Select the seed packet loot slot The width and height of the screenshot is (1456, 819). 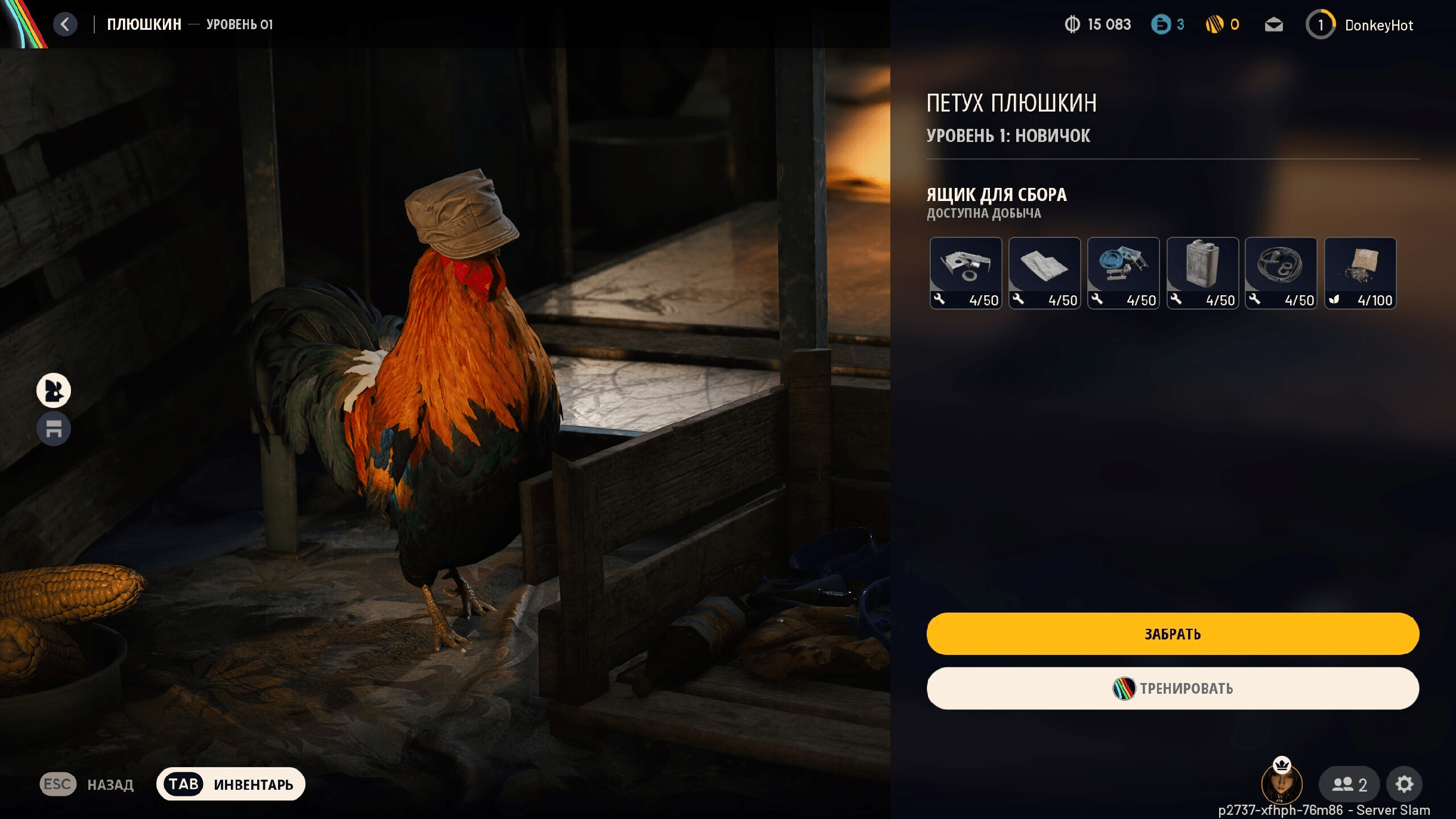click(x=1360, y=273)
